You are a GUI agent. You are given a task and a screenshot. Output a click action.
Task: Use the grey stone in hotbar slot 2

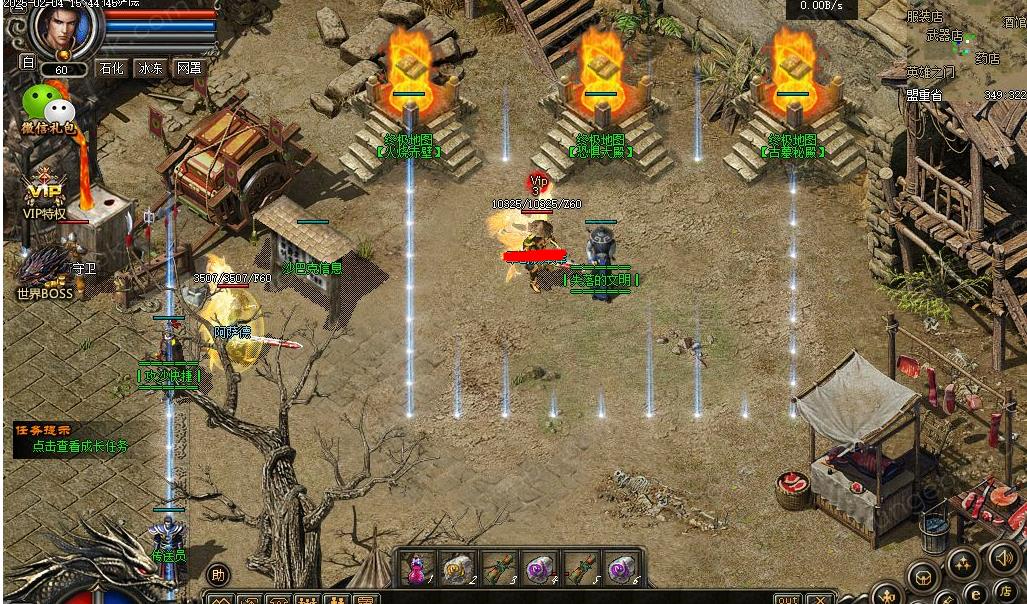(458, 568)
